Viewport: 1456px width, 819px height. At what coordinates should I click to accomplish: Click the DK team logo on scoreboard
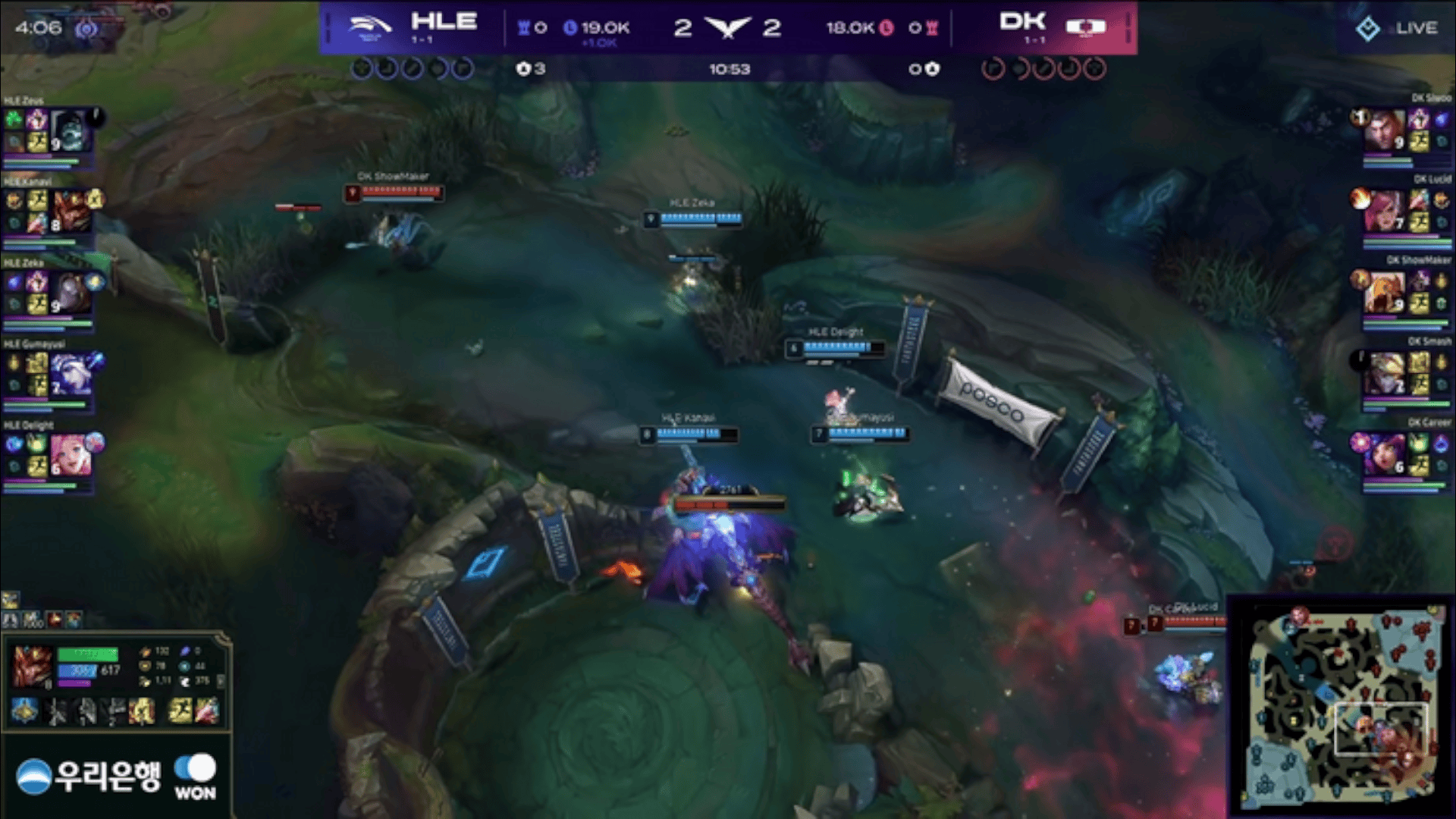coord(1086,27)
